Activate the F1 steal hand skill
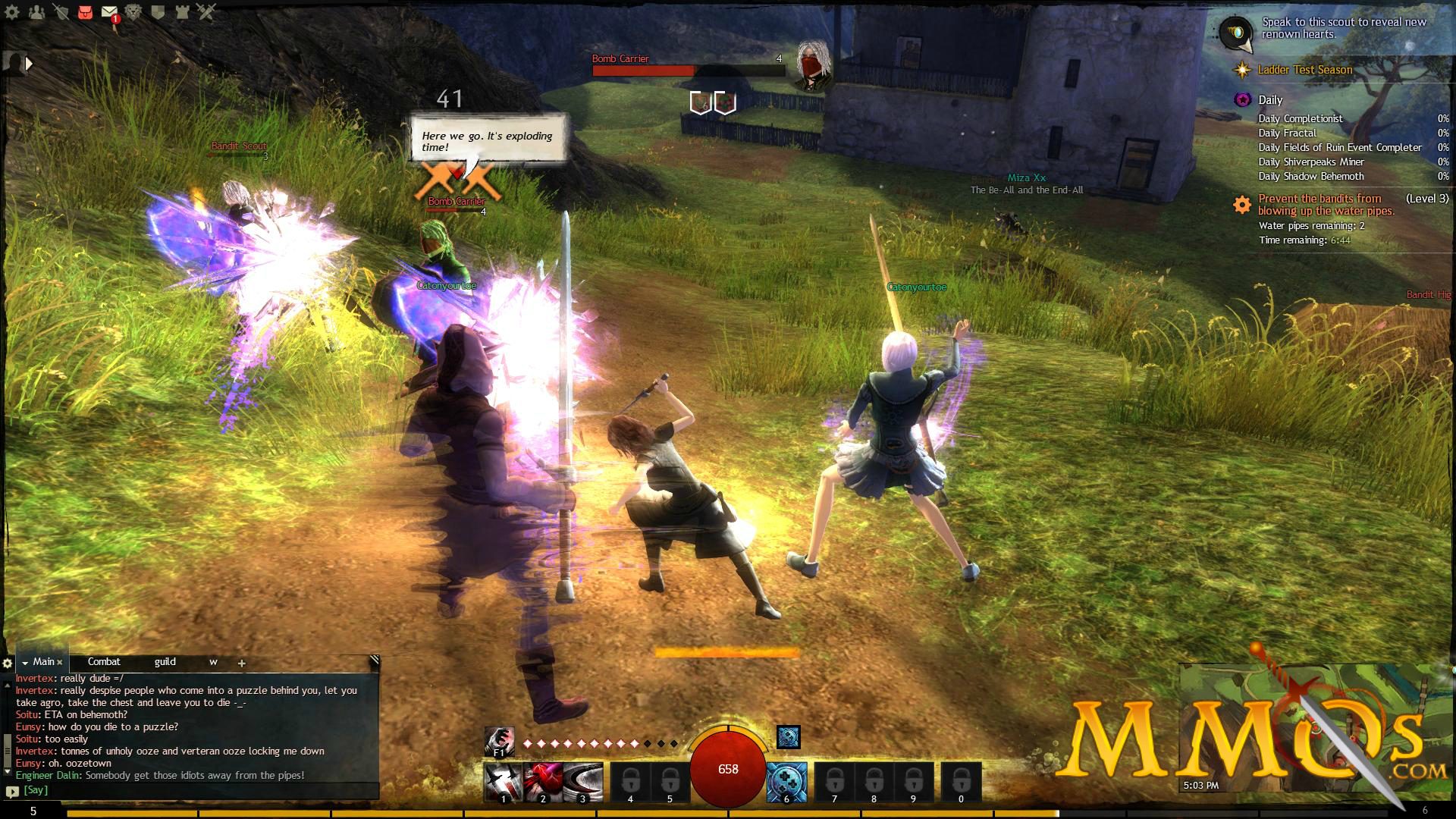Viewport: 1456px width, 819px height. pyautogui.click(x=499, y=741)
